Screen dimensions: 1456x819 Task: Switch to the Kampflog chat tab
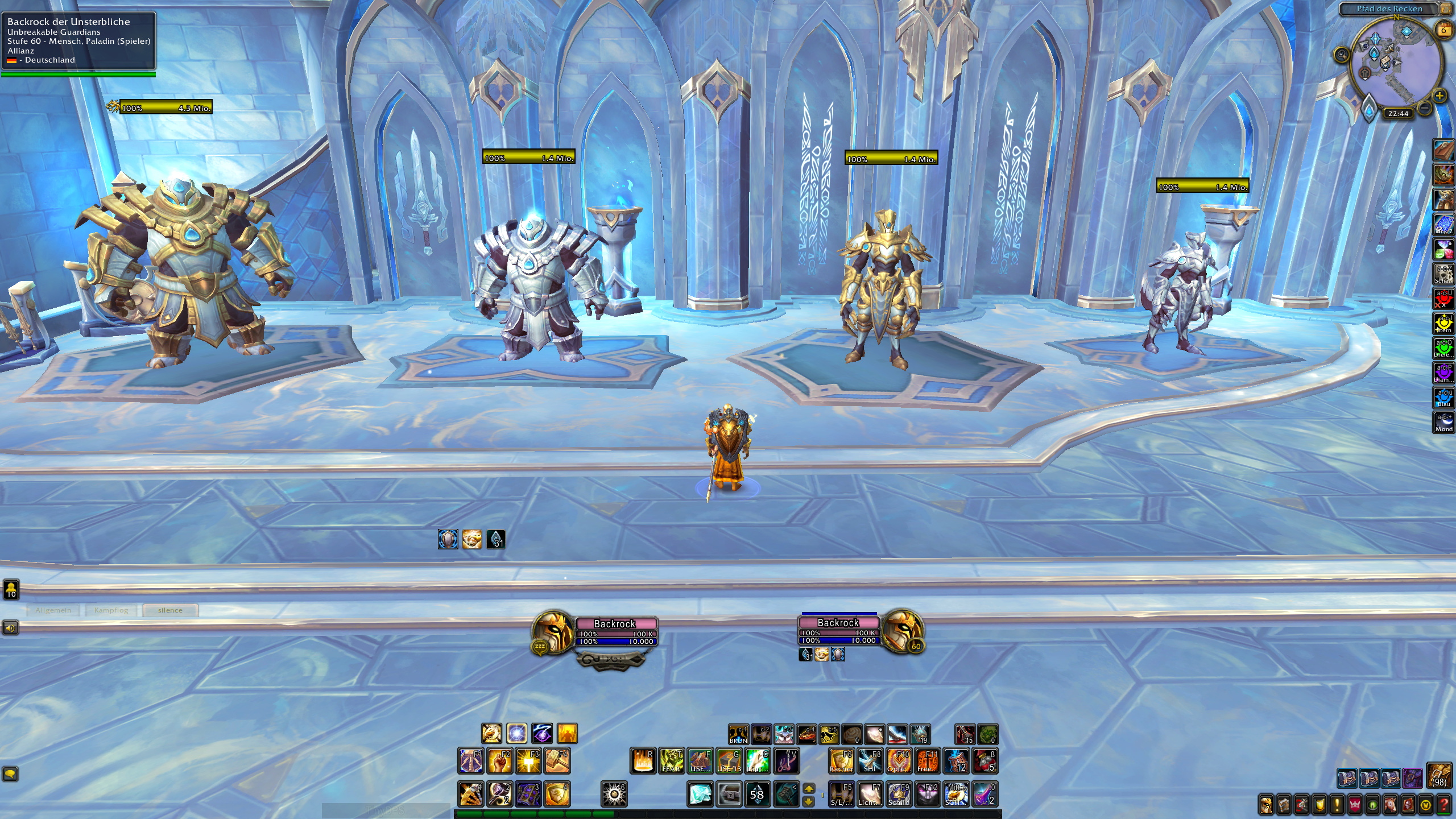pos(111,610)
